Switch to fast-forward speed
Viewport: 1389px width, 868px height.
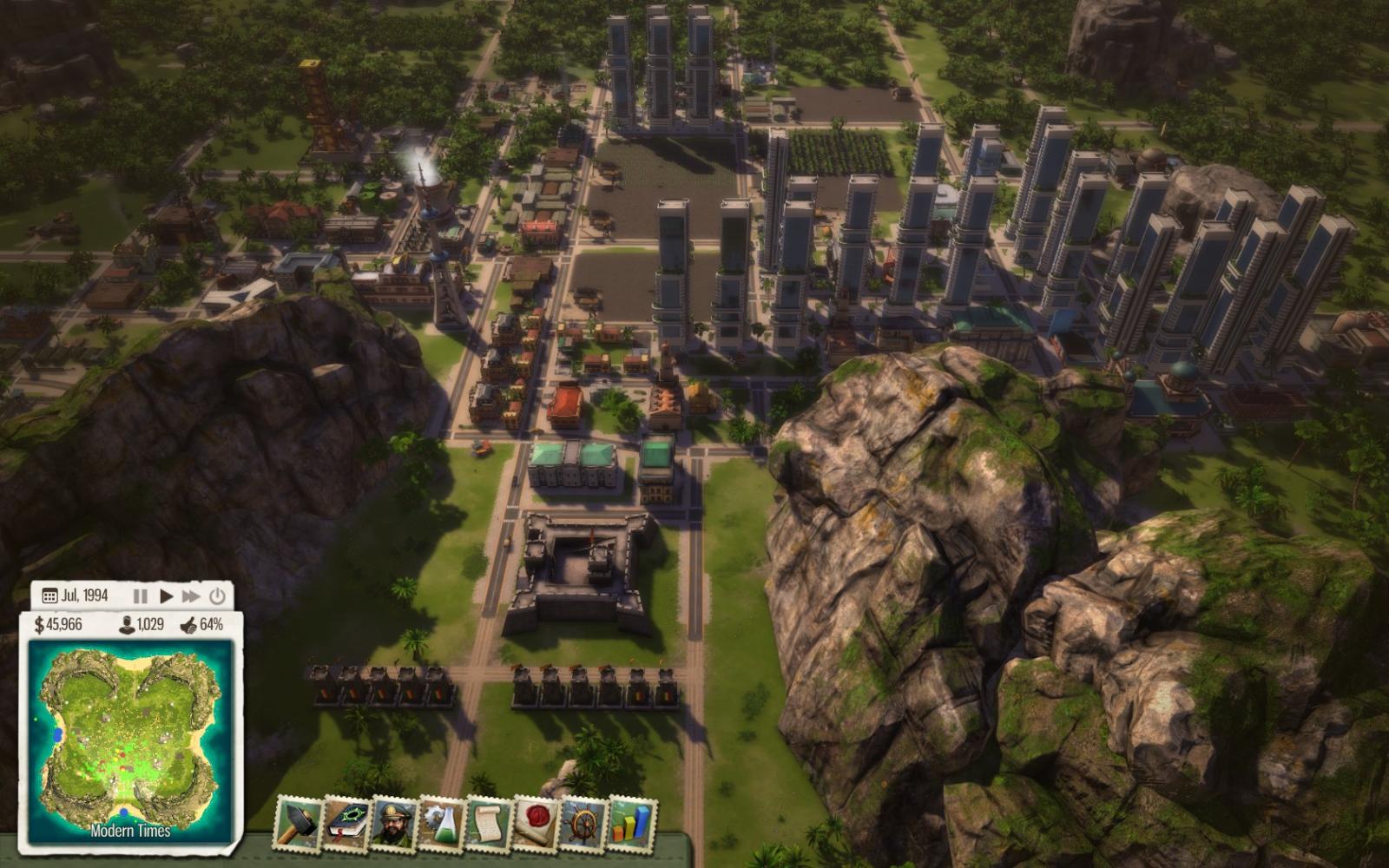point(191,596)
